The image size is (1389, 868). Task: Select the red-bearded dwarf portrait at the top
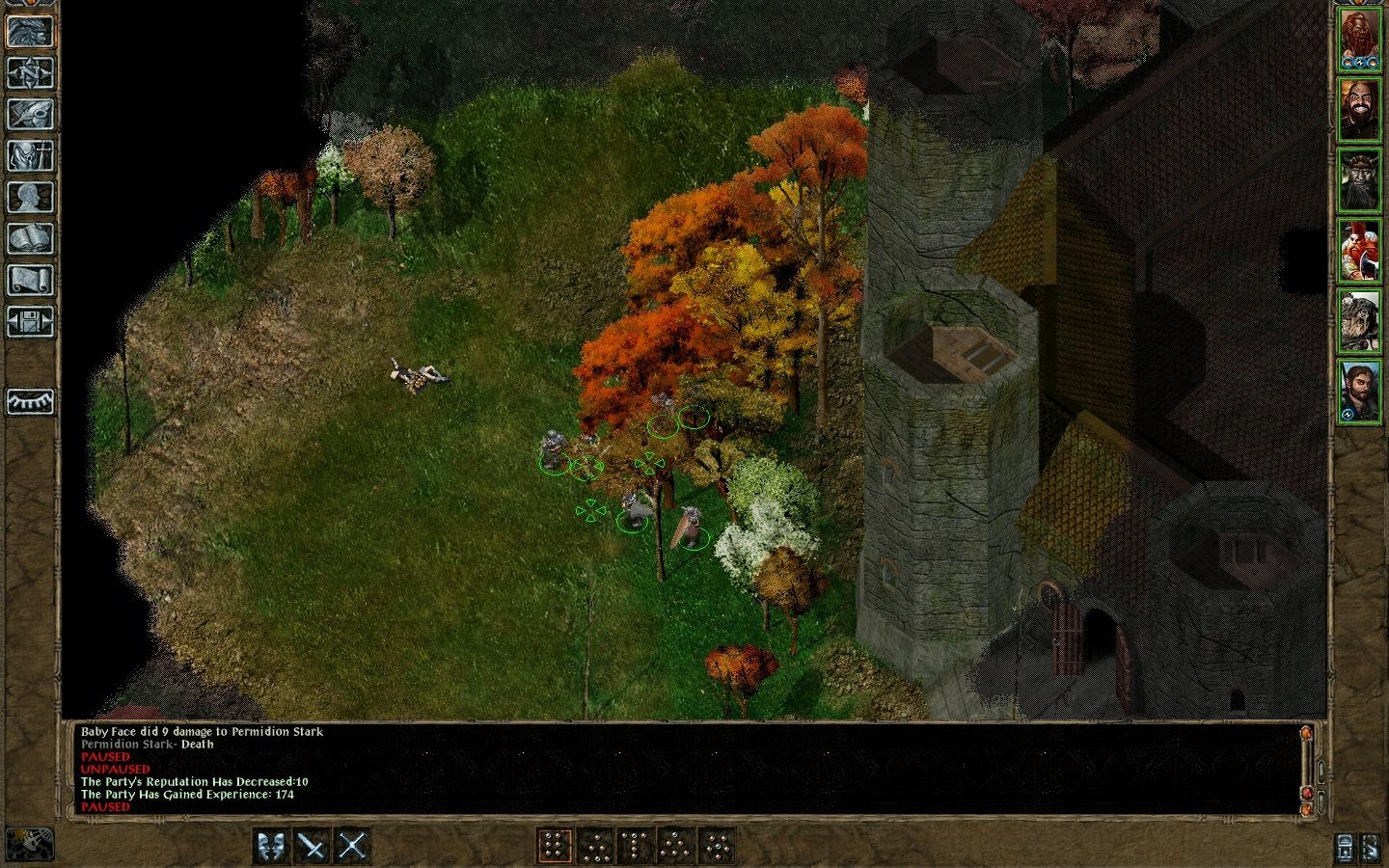click(x=1360, y=41)
